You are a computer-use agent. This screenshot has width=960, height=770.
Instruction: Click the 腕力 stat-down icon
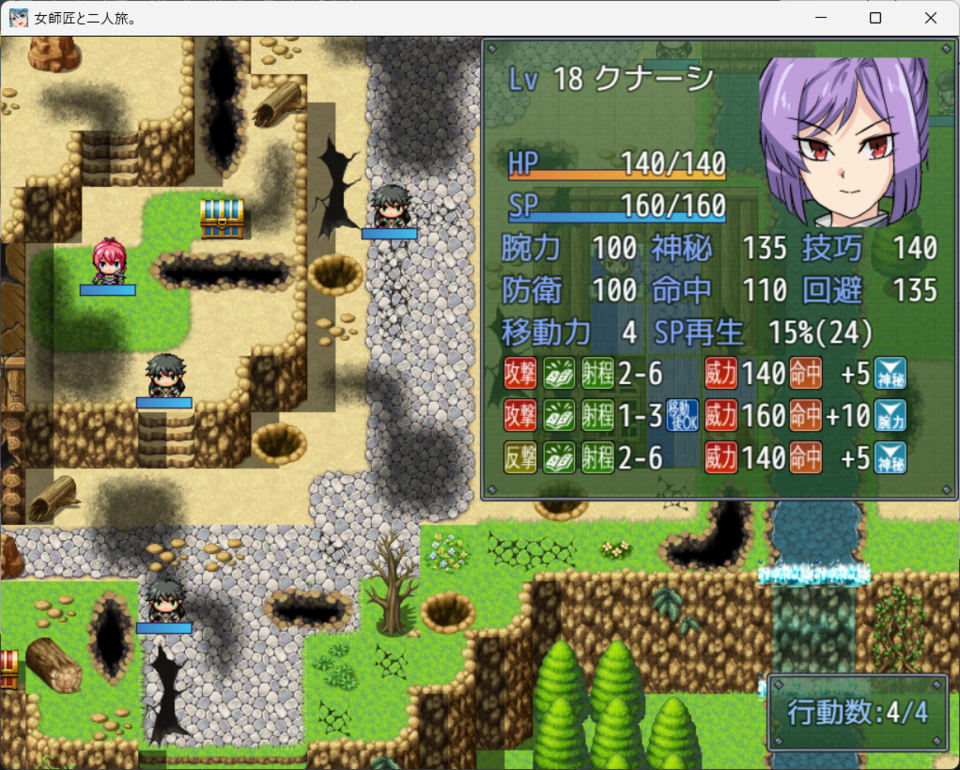(890, 415)
